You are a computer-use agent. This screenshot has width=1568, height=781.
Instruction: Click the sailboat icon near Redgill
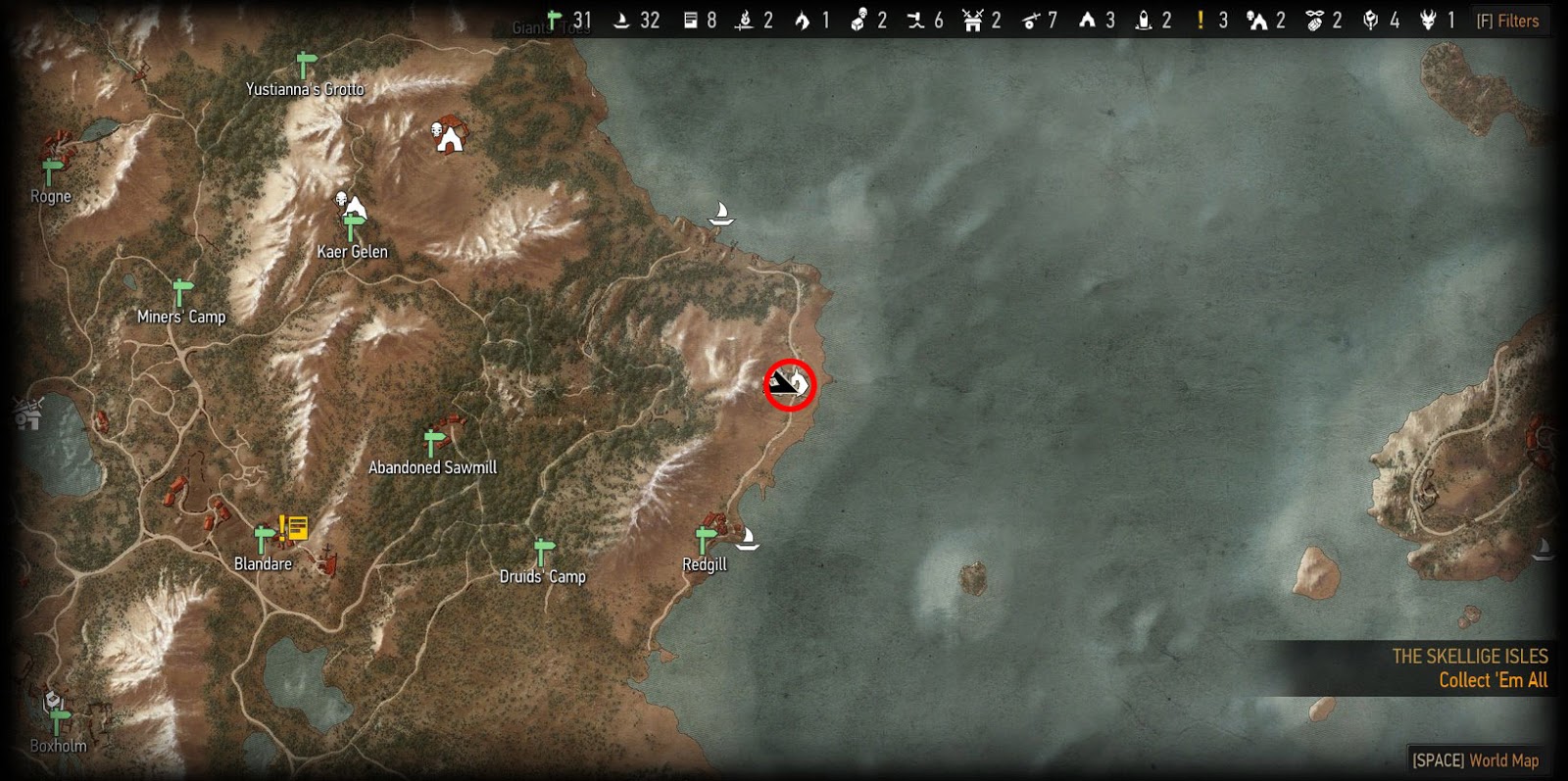[750, 539]
